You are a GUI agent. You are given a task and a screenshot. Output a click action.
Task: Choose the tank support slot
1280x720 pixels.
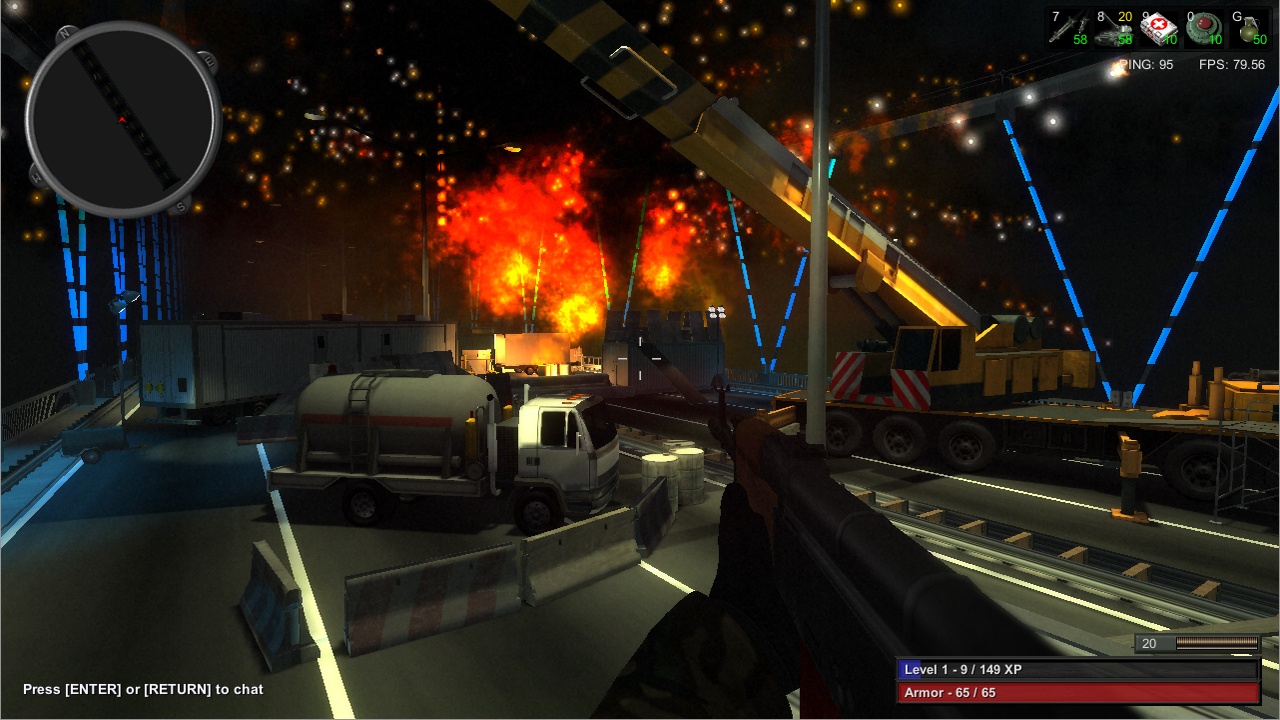(x=1112, y=28)
